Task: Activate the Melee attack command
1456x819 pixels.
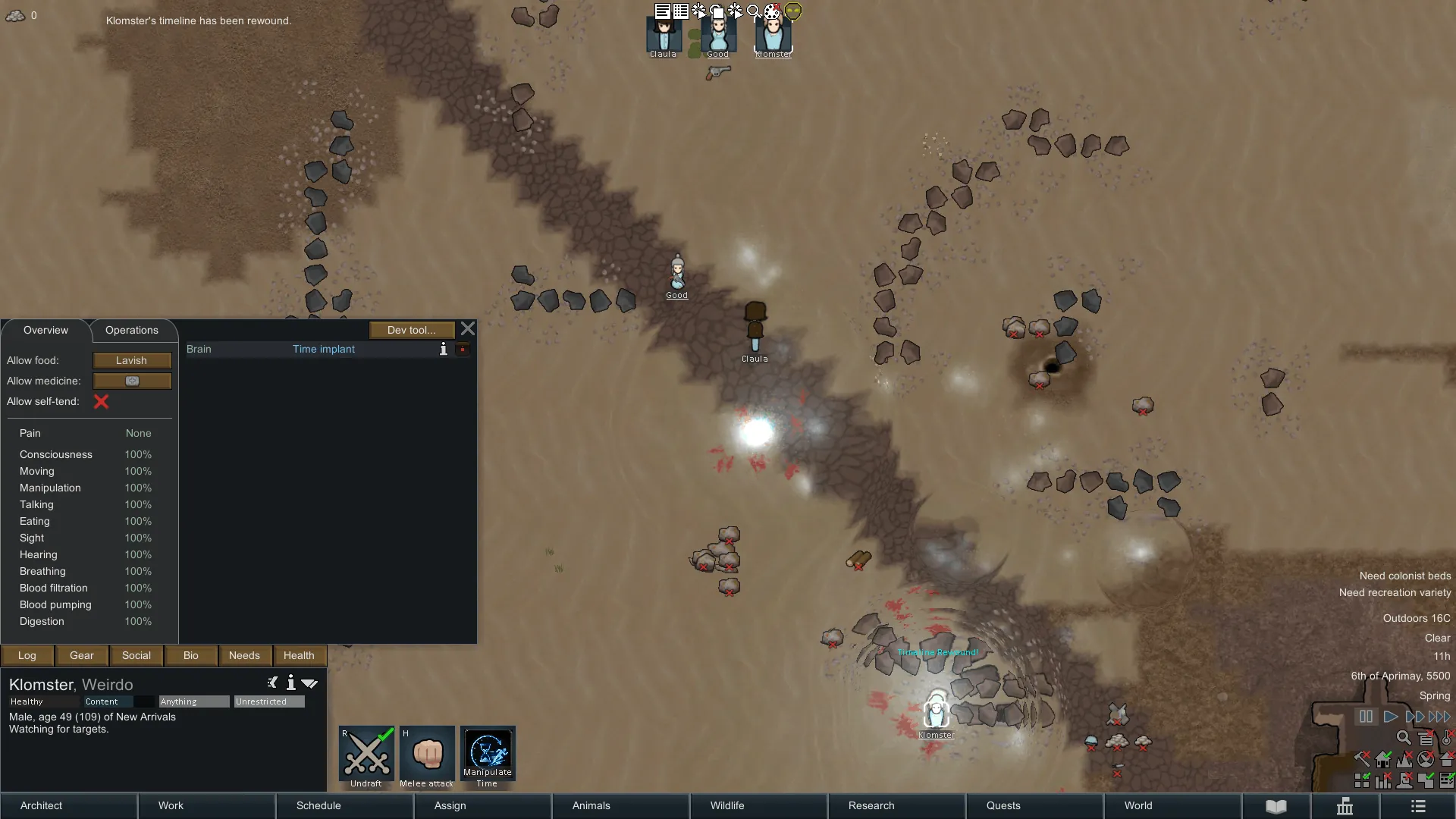Action: (x=427, y=755)
